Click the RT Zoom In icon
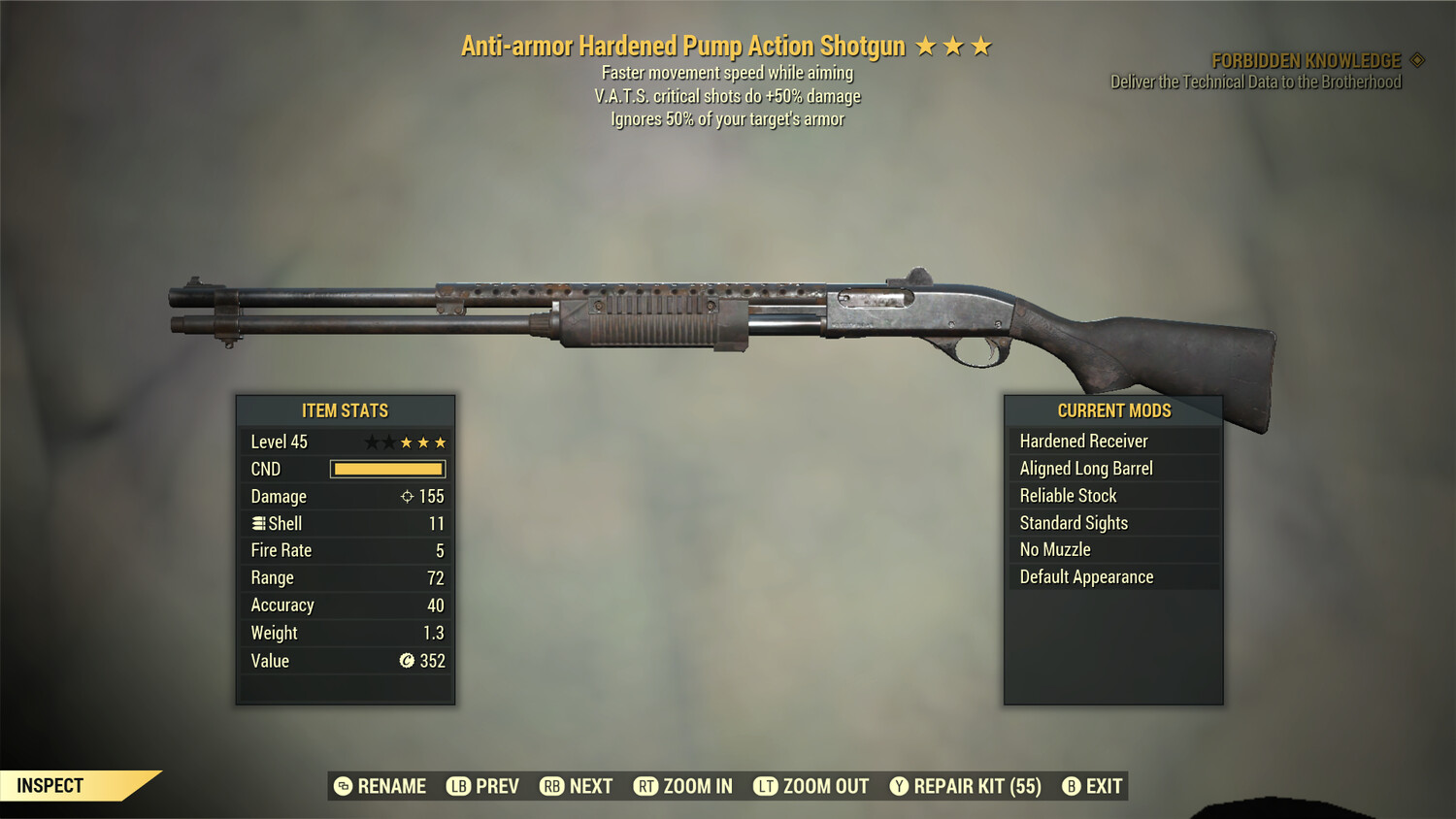This screenshot has width=1456, height=819. point(645,786)
